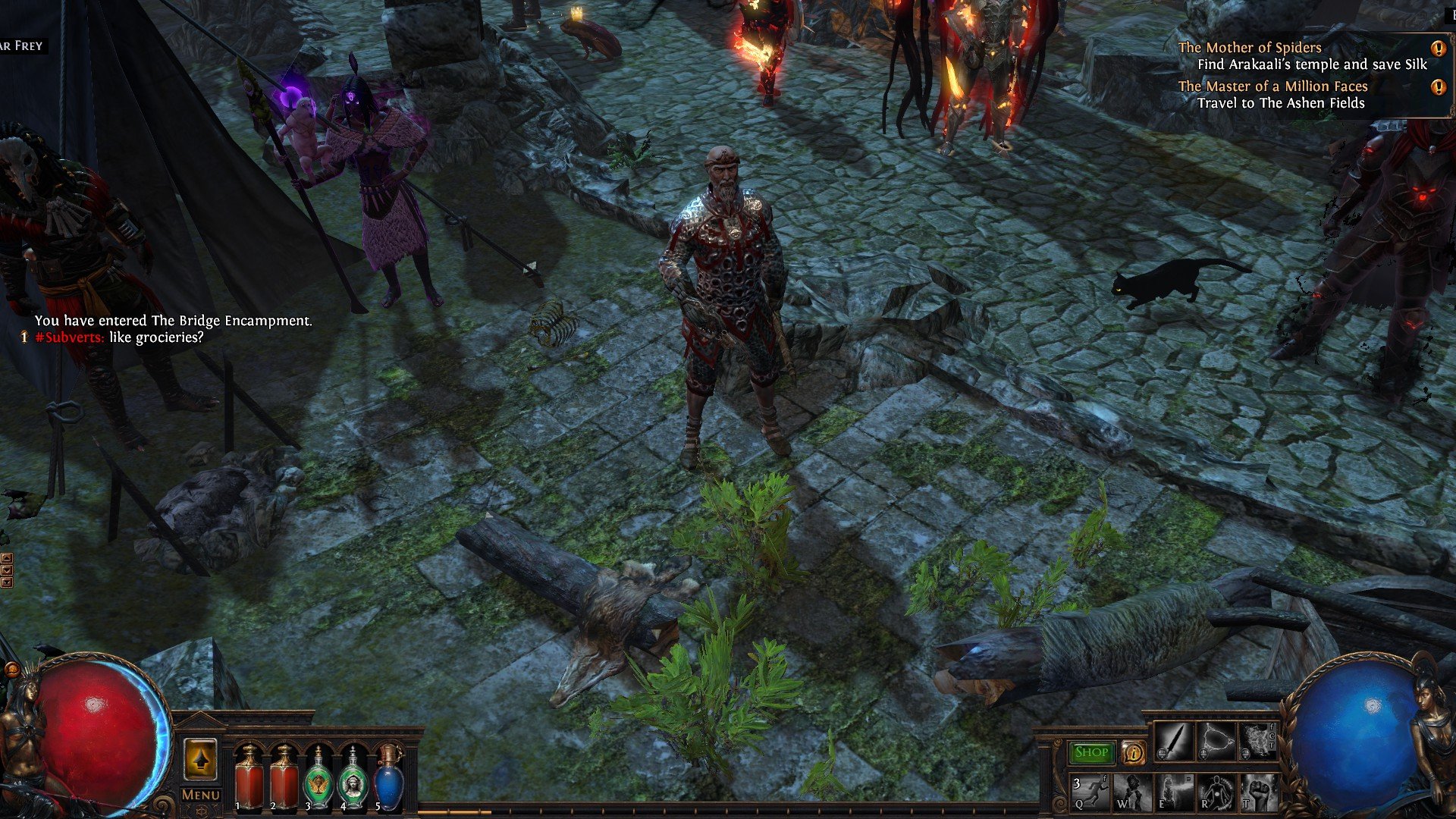Click the gold level-up arrow button
The image size is (1456, 819).
200,759
